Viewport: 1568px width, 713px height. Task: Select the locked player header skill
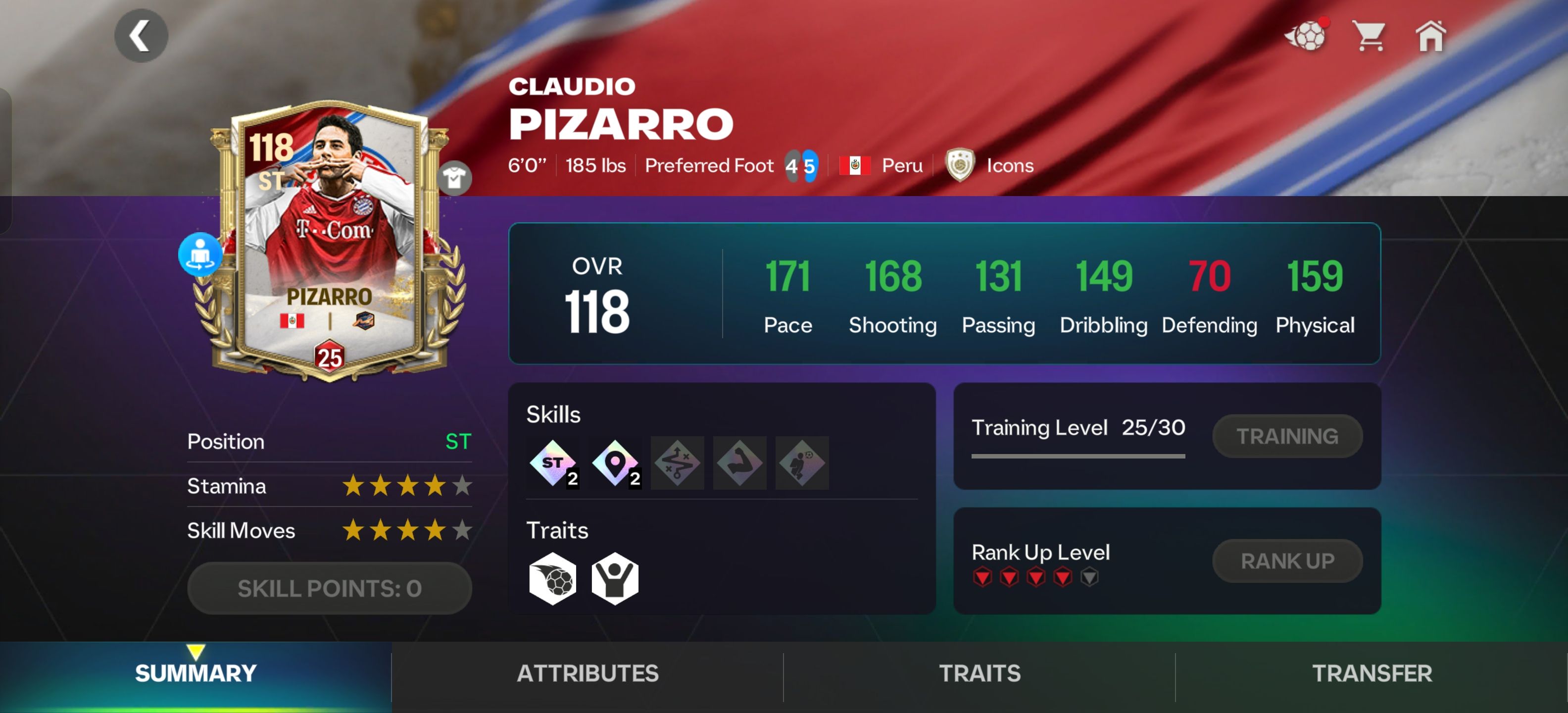point(802,463)
